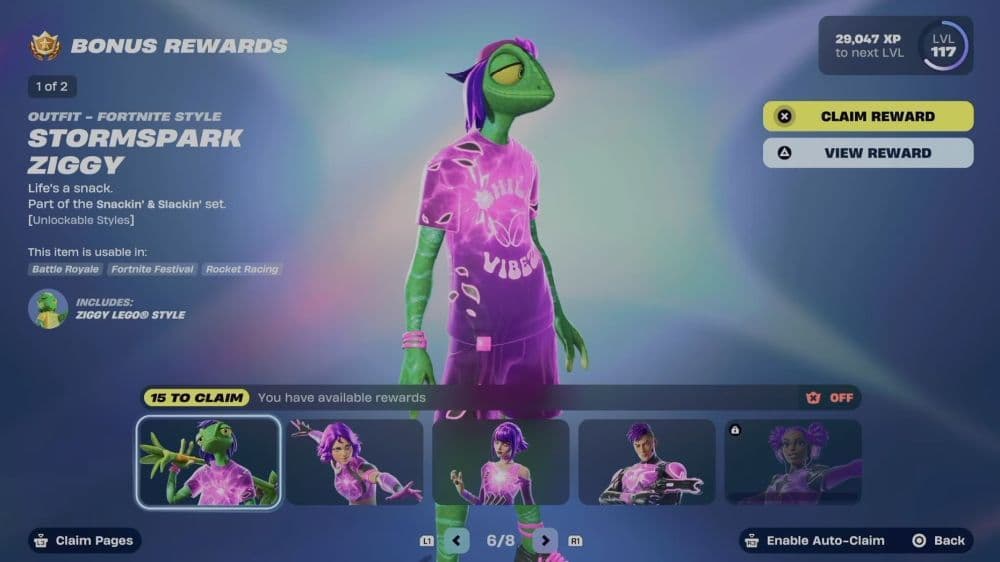The height and width of the screenshot is (562, 1000).
Task: Select the locked reward with space-bun hair
Action: pyautogui.click(x=792, y=462)
